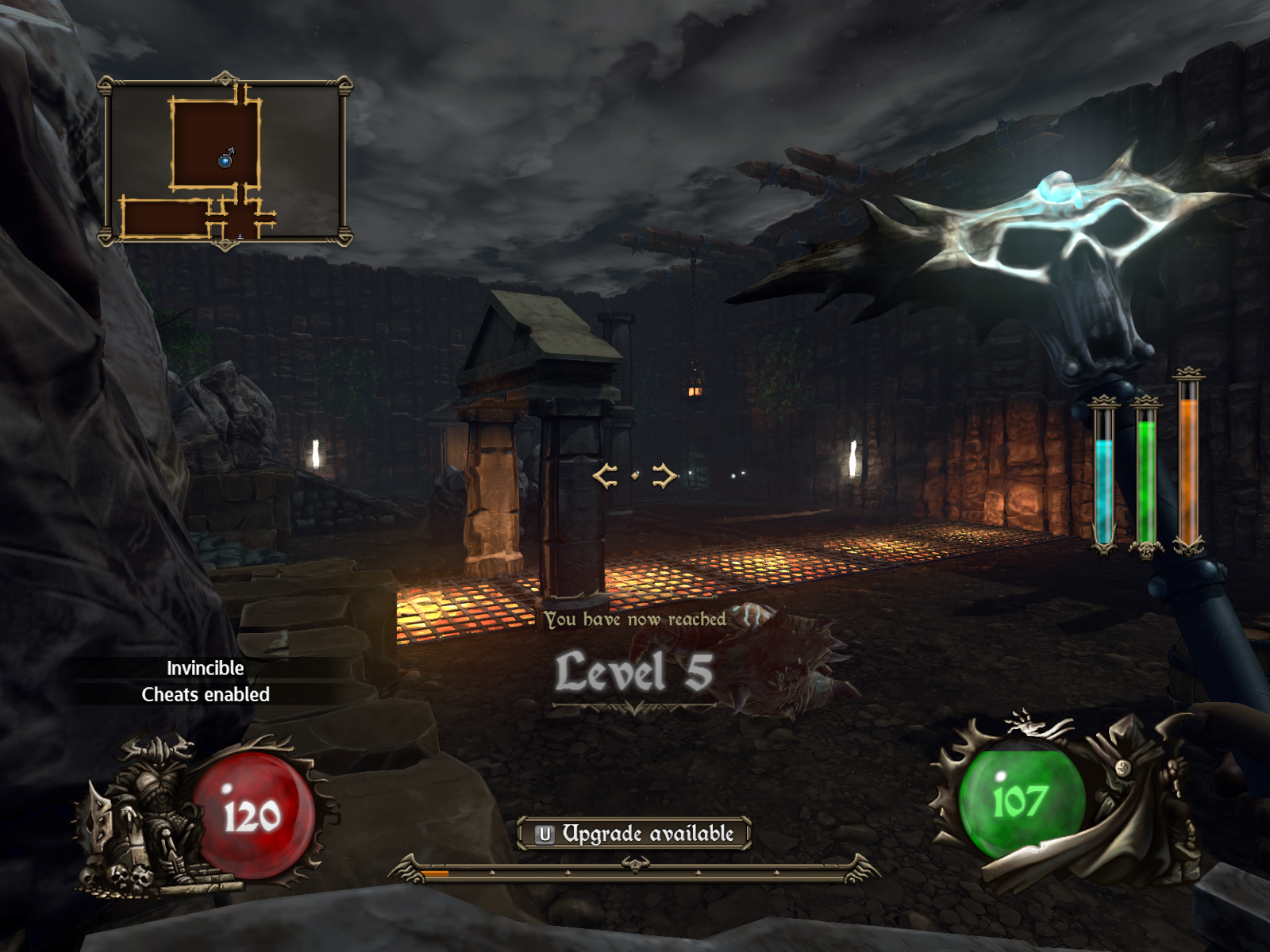Open the Upgrade available notification
Viewport: 1270px width, 952px height.
tap(634, 834)
